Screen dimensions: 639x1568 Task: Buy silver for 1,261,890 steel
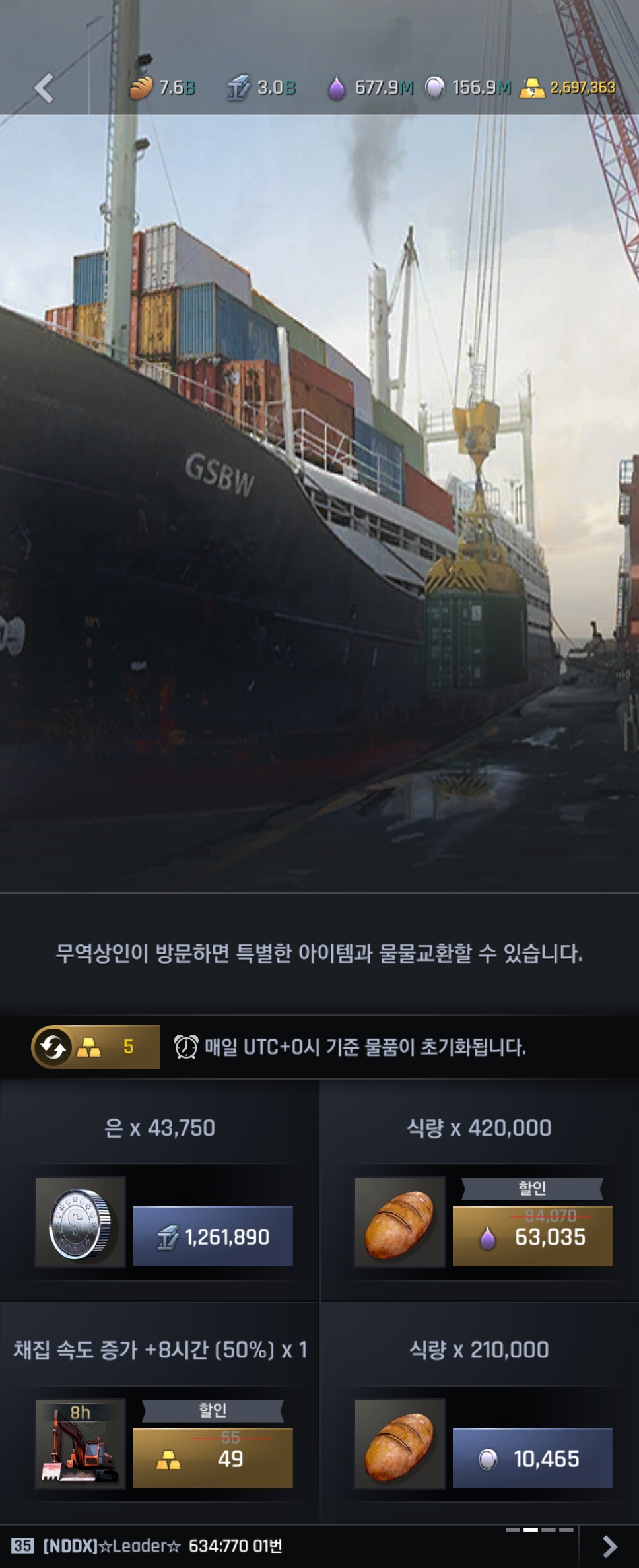coord(213,1237)
